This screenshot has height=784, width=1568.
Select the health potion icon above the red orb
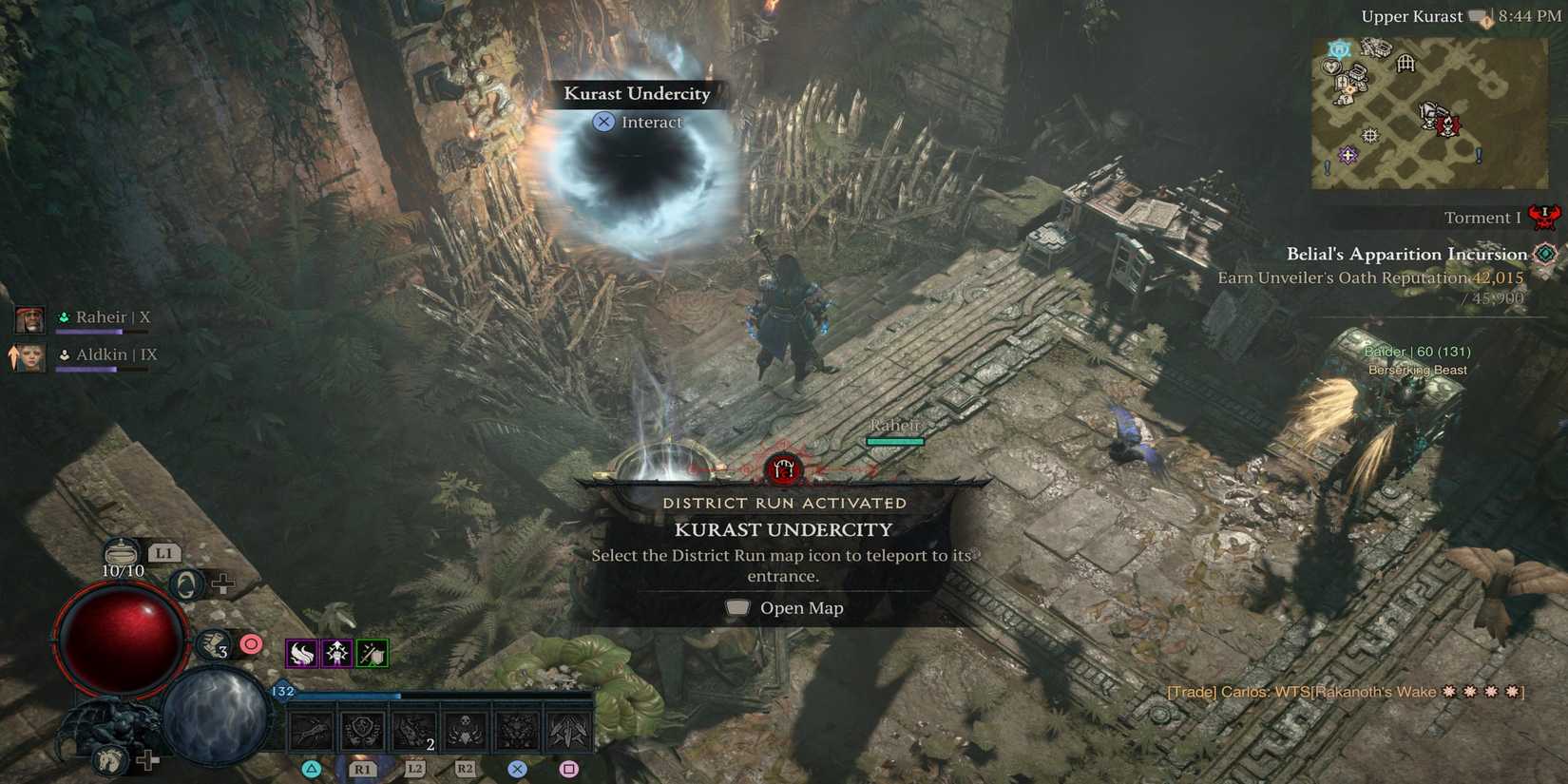coord(121,553)
